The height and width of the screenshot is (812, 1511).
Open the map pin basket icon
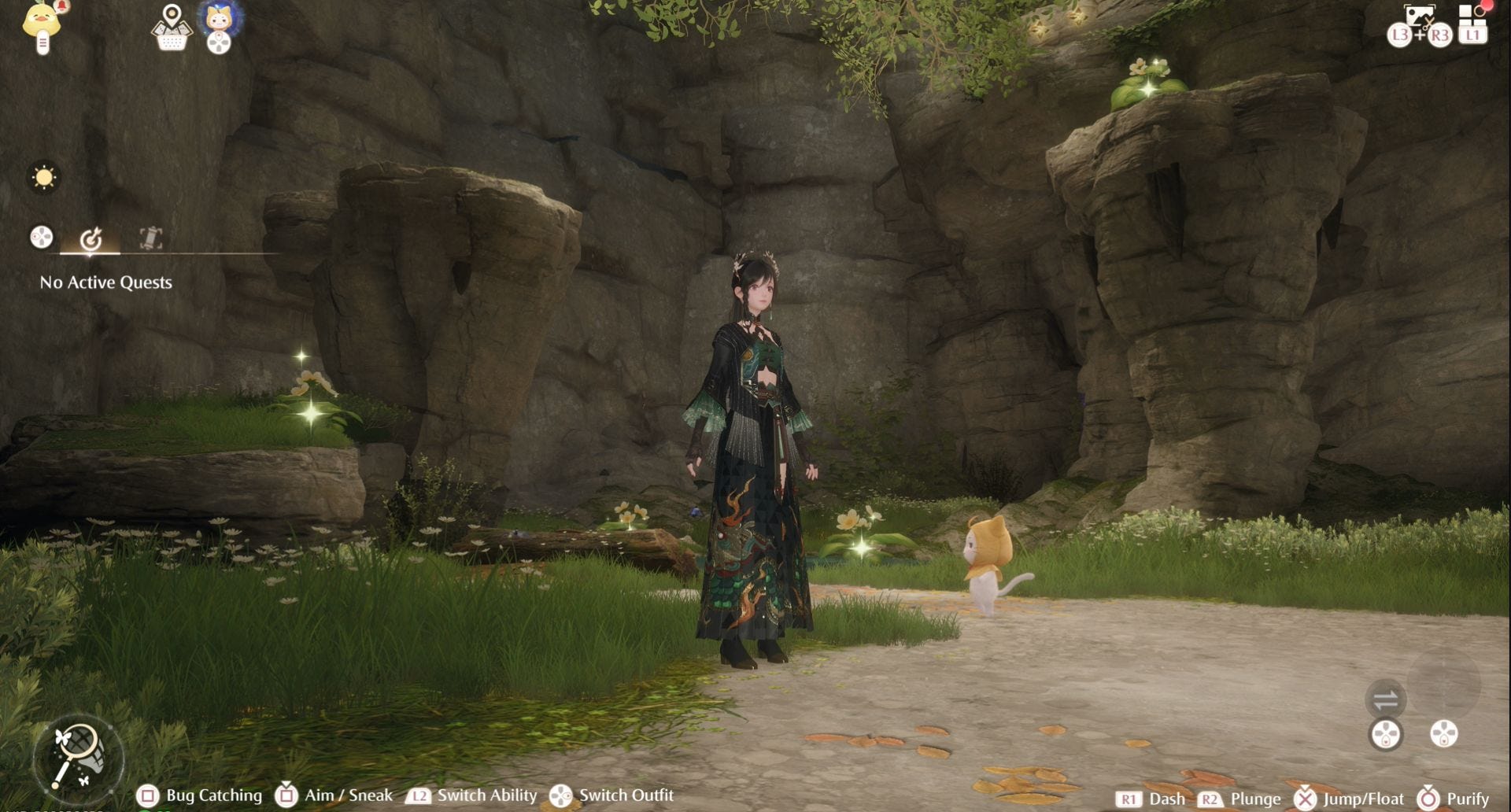pos(172,27)
